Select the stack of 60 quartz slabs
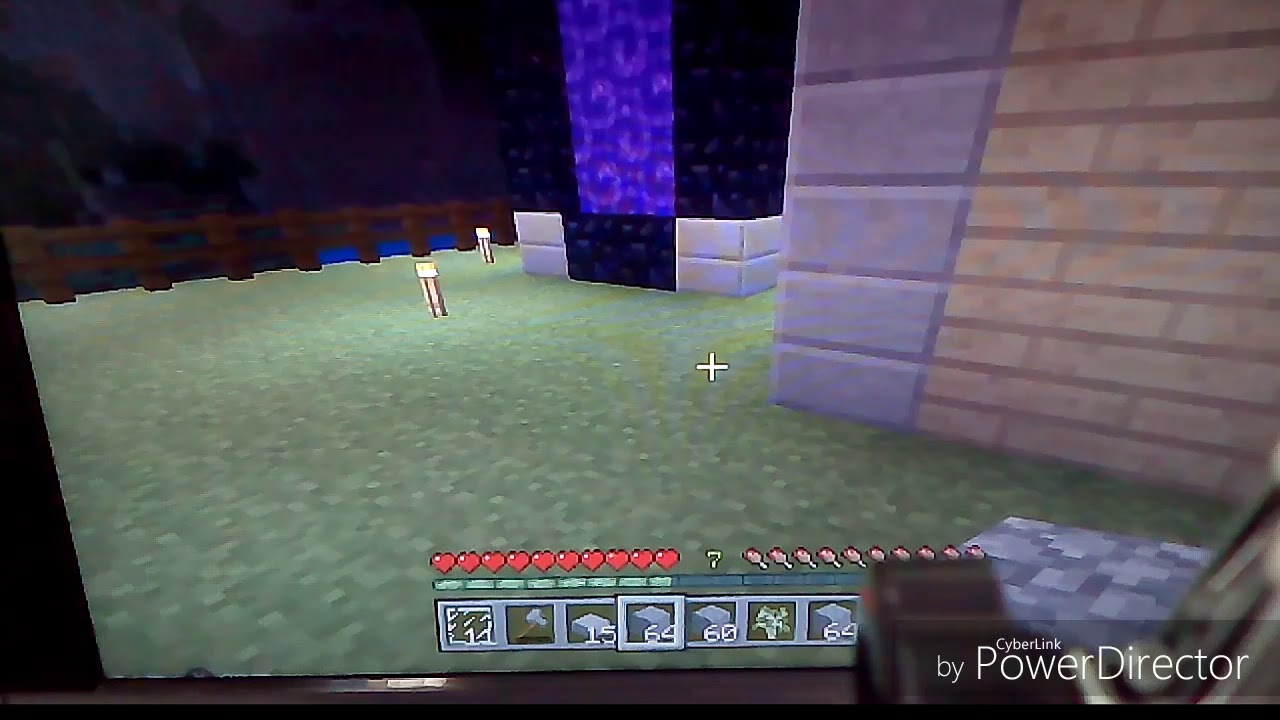Image resolution: width=1280 pixels, height=720 pixels. pyautogui.click(x=714, y=622)
